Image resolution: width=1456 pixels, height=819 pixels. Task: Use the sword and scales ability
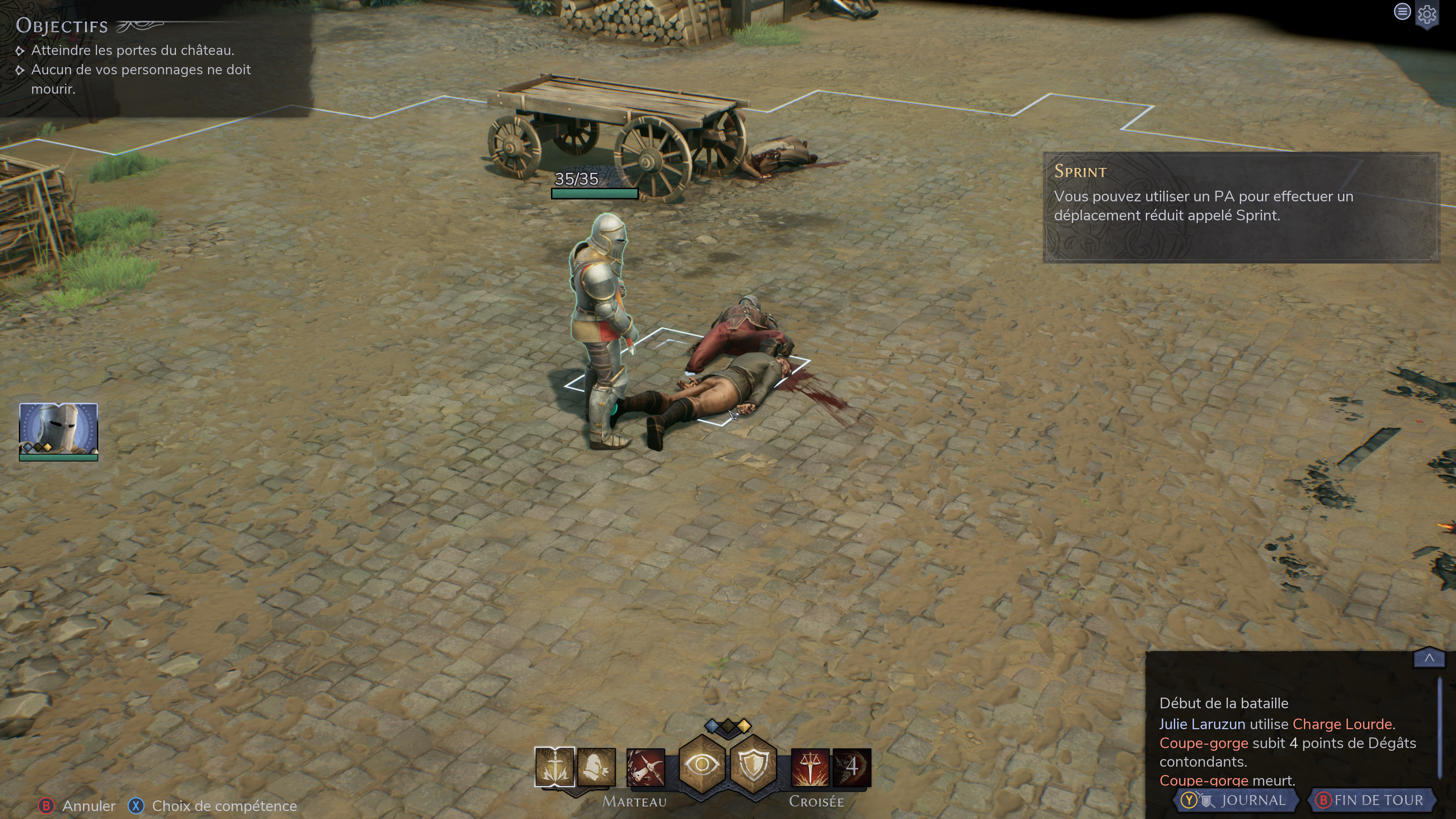click(x=810, y=767)
